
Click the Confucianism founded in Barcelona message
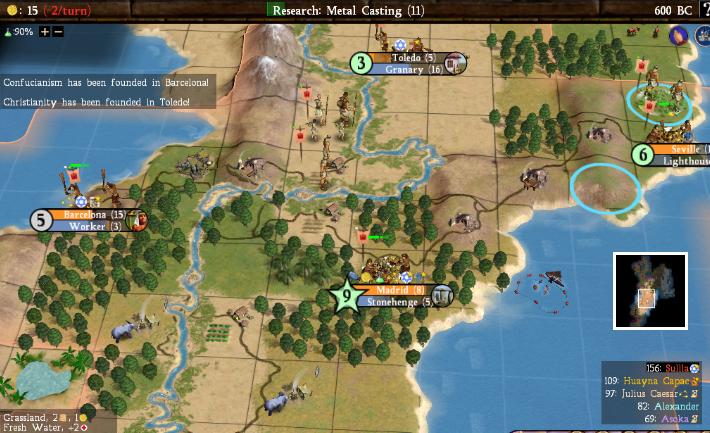[x=106, y=82]
